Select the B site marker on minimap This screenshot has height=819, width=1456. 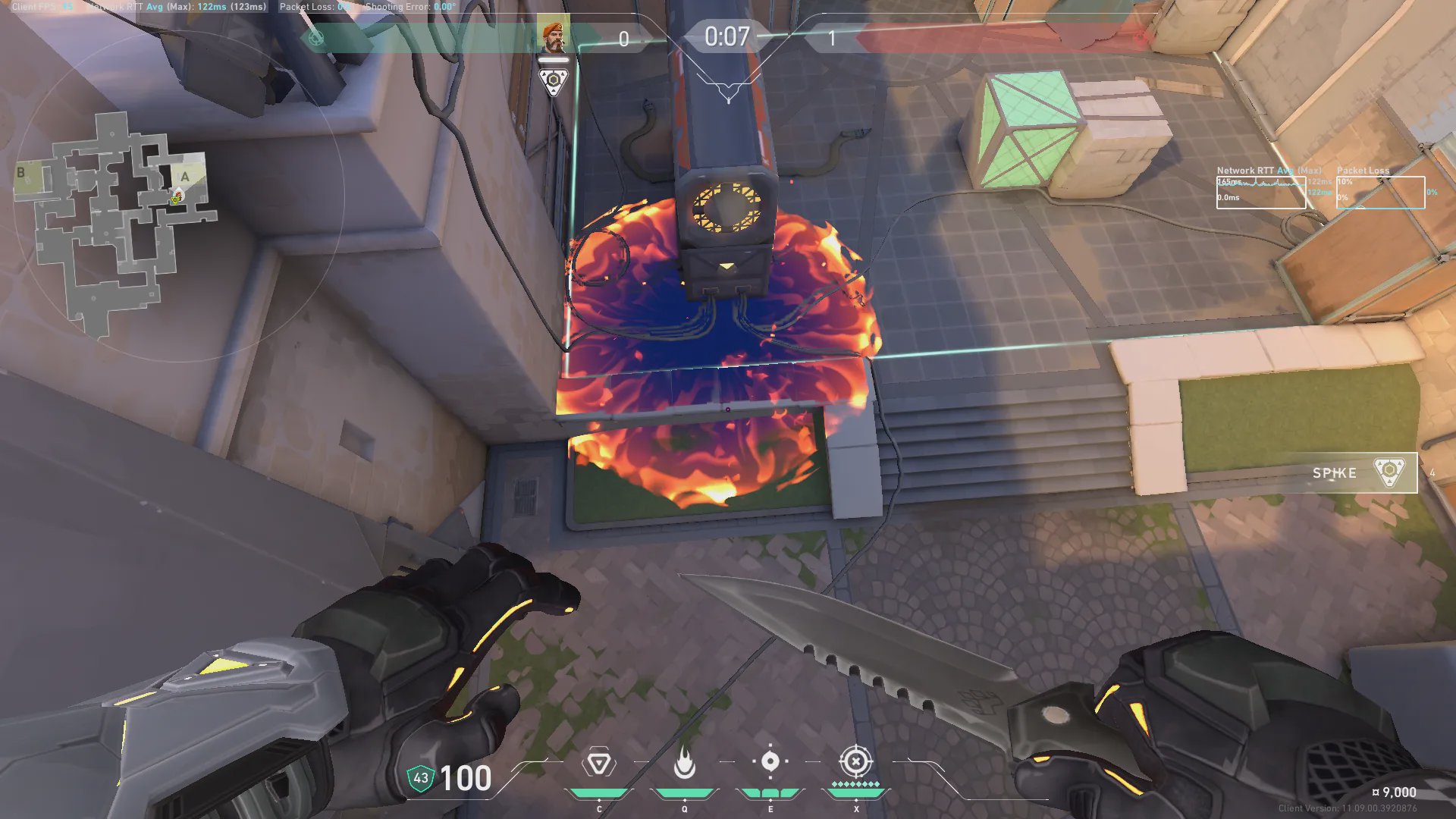[21, 173]
